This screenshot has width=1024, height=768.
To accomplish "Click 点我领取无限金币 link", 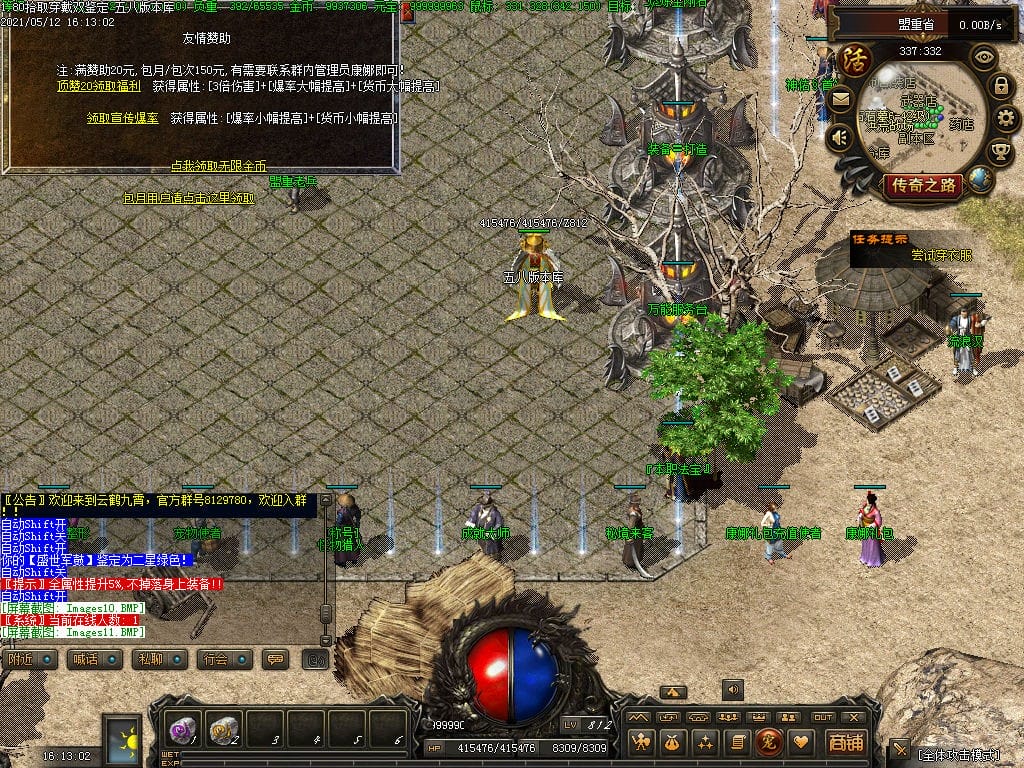I will pos(218,165).
